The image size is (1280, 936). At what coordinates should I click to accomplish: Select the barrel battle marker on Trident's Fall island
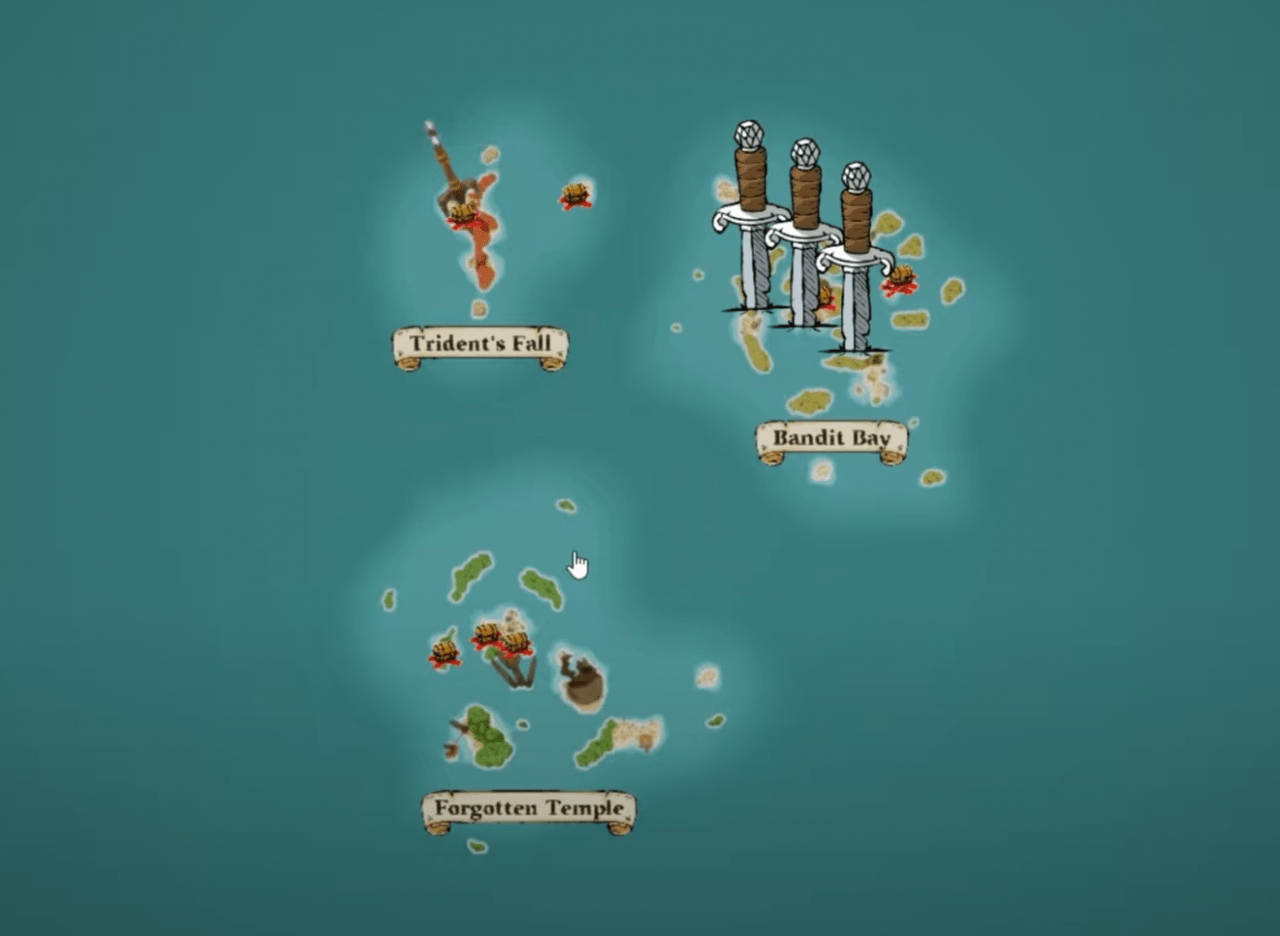coord(463,208)
